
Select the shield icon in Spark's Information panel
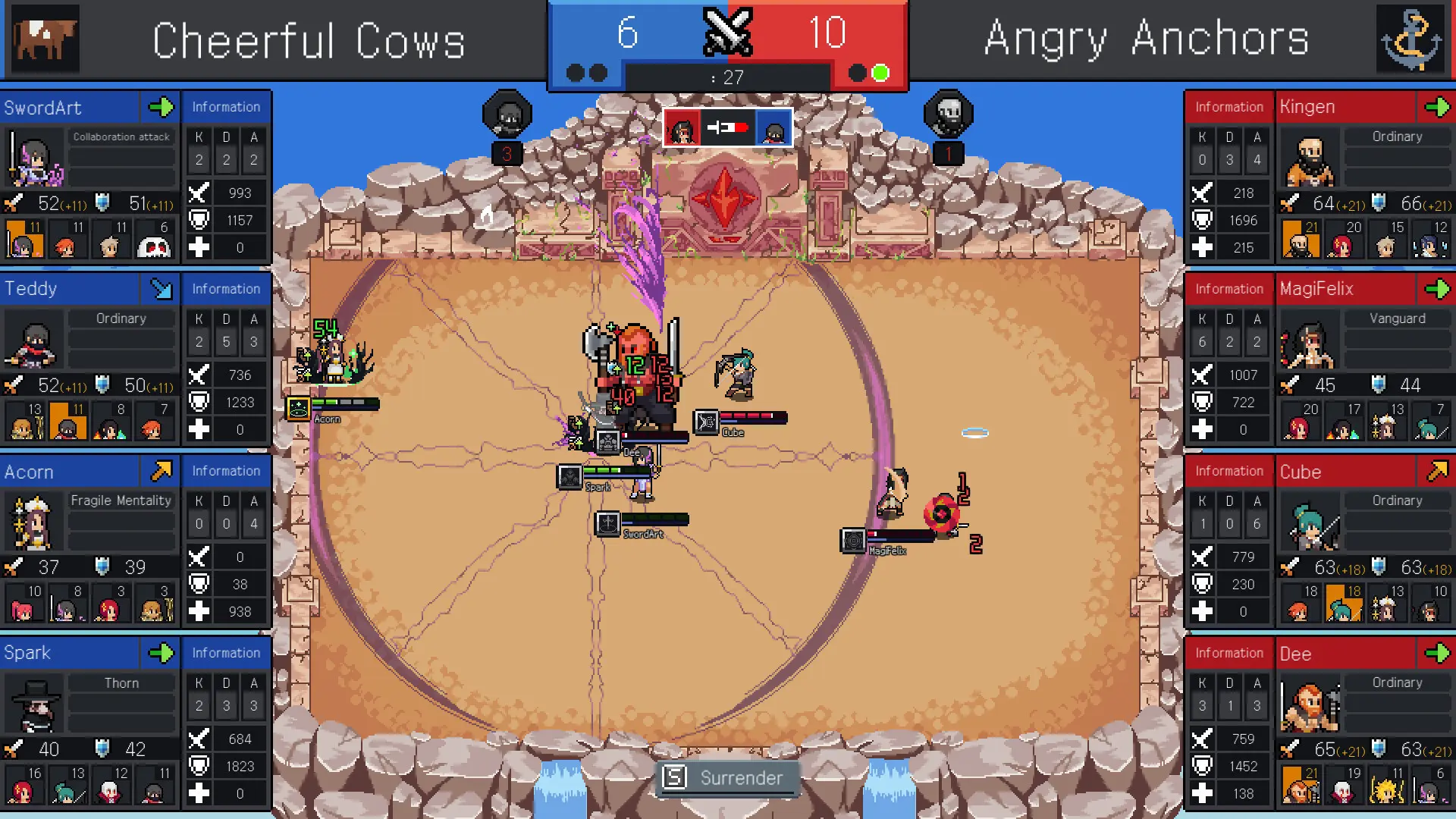(x=199, y=766)
